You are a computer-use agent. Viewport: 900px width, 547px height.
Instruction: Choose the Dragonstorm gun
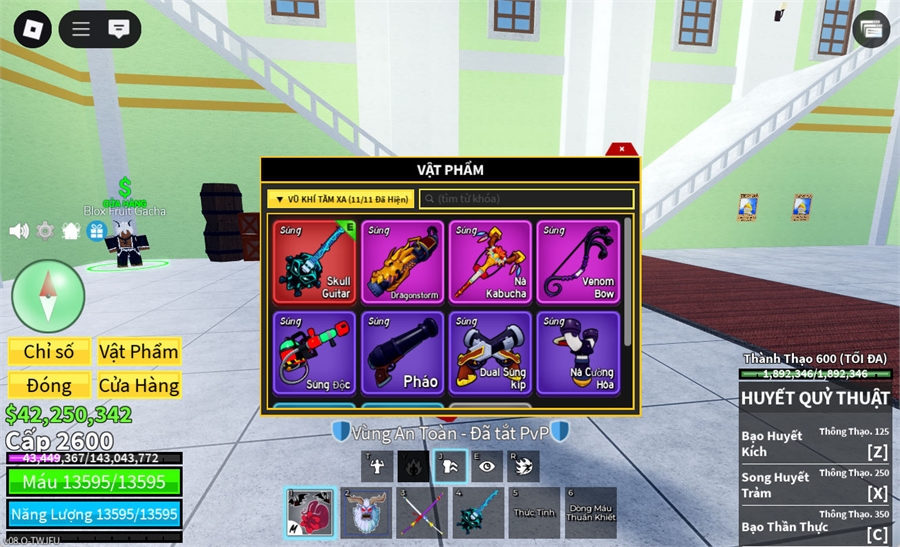pos(403,261)
